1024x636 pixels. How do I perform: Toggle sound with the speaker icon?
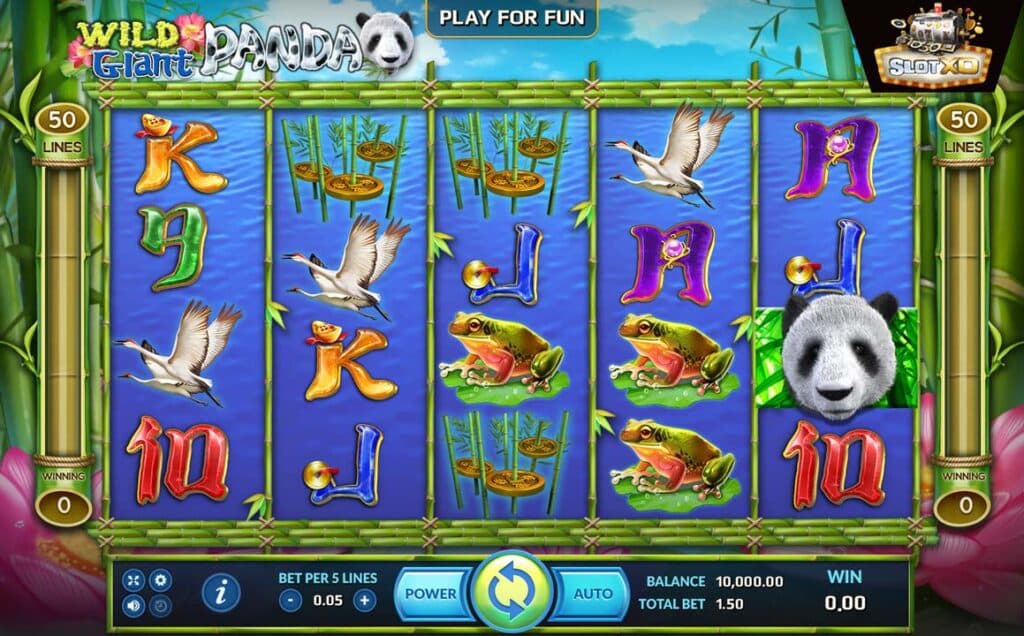134,605
